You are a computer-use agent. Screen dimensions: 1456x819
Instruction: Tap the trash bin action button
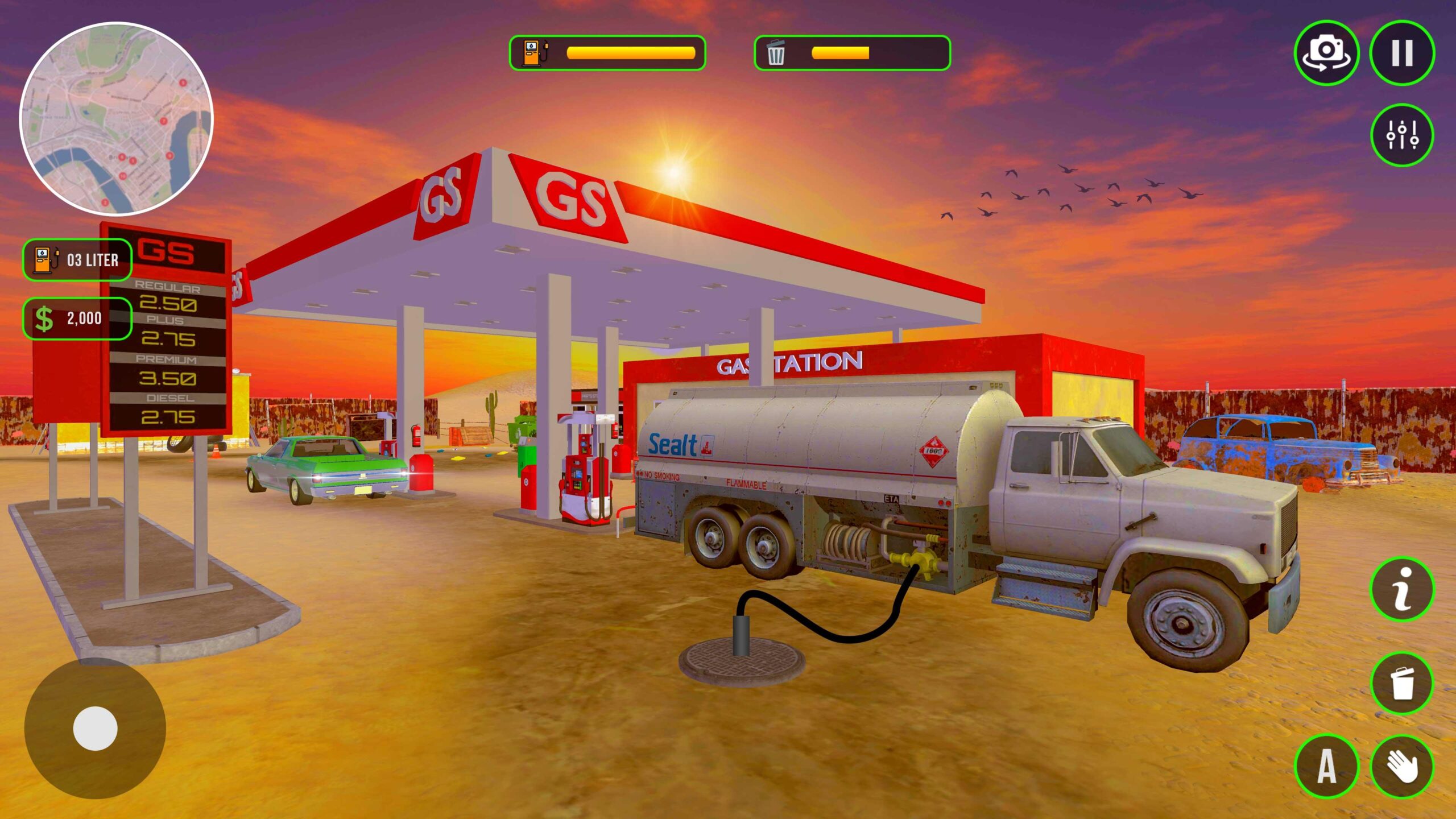(x=1402, y=683)
